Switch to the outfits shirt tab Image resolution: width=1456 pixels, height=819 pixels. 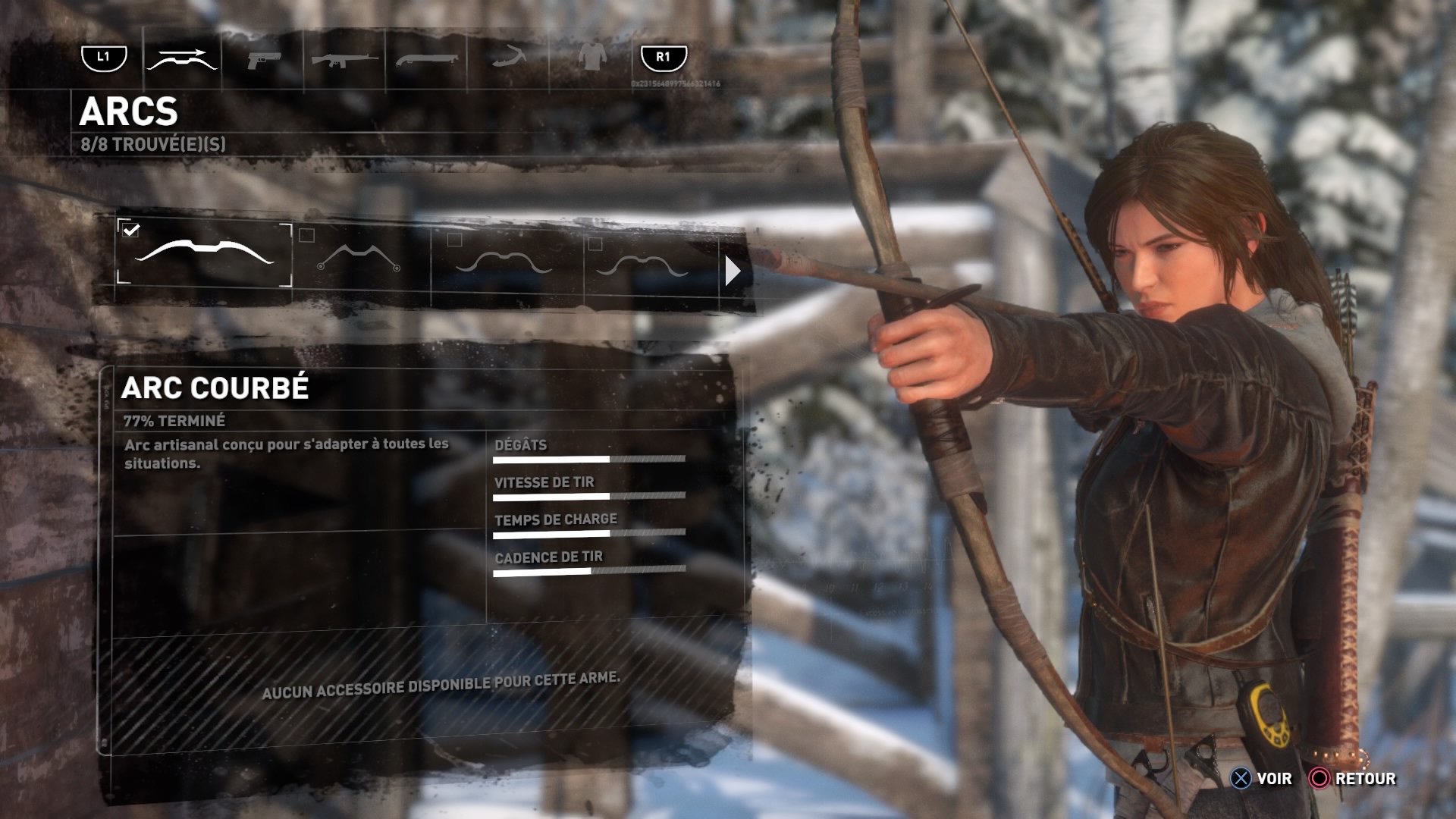(x=592, y=58)
